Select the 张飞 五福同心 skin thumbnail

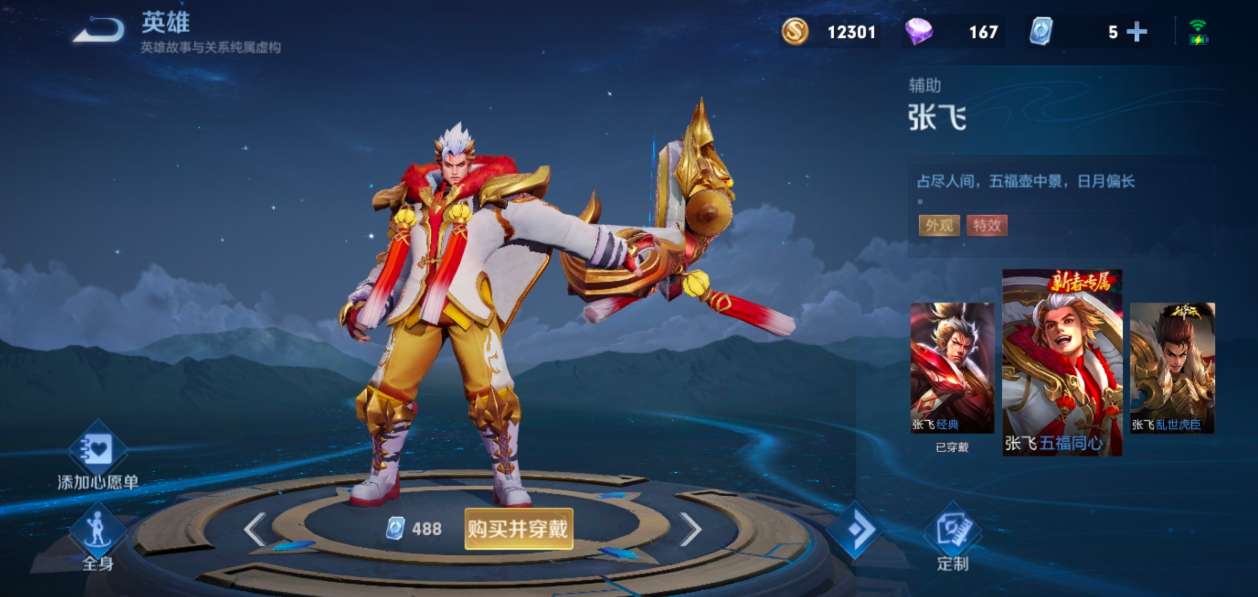click(x=1062, y=362)
